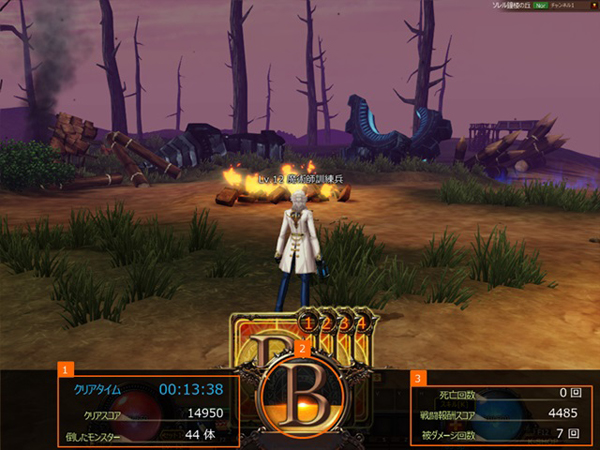600x450 pixels.
Task: Pick reward card number 3
Action: 344,323
